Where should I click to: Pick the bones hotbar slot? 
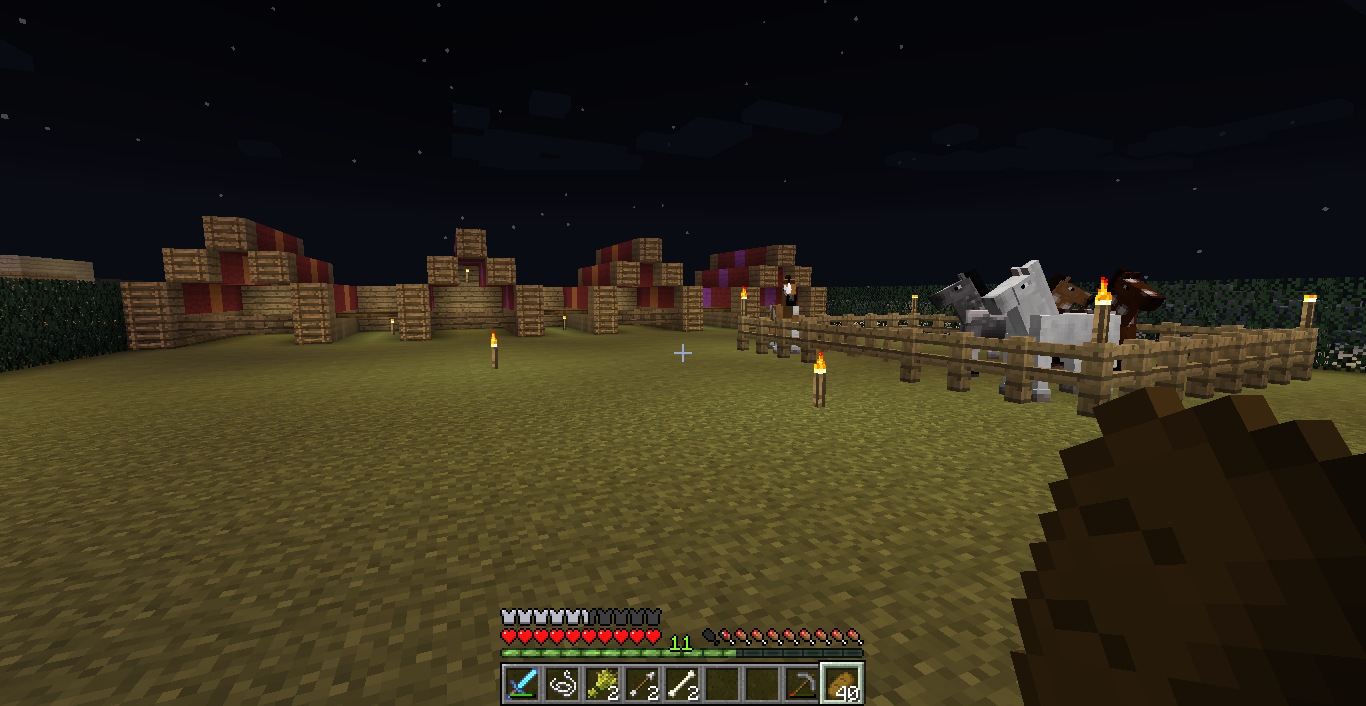coord(683,684)
